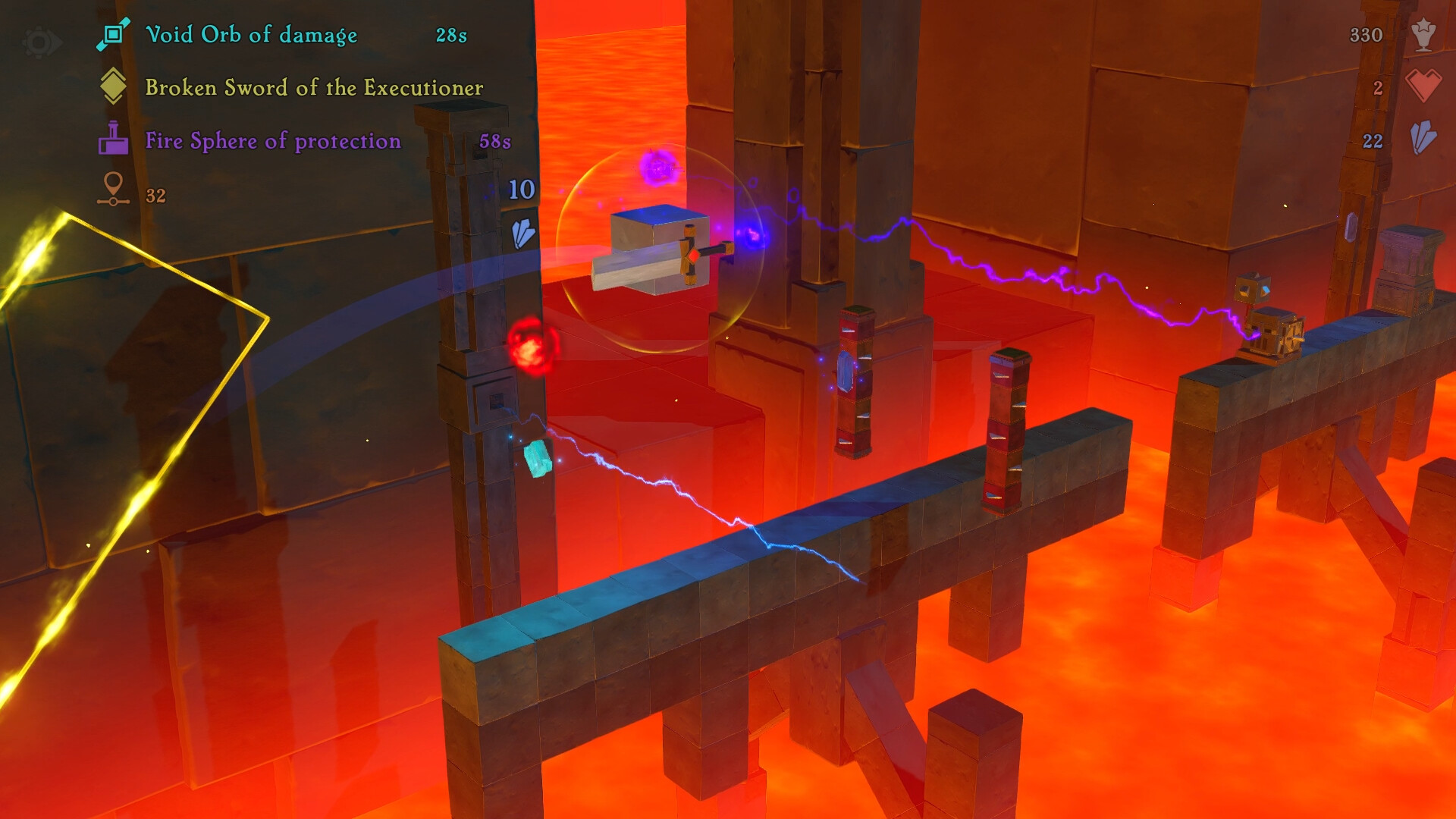The height and width of the screenshot is (819, 1456).
Task: Click the shard icon under the 10 counter
Action: [525, 234]
